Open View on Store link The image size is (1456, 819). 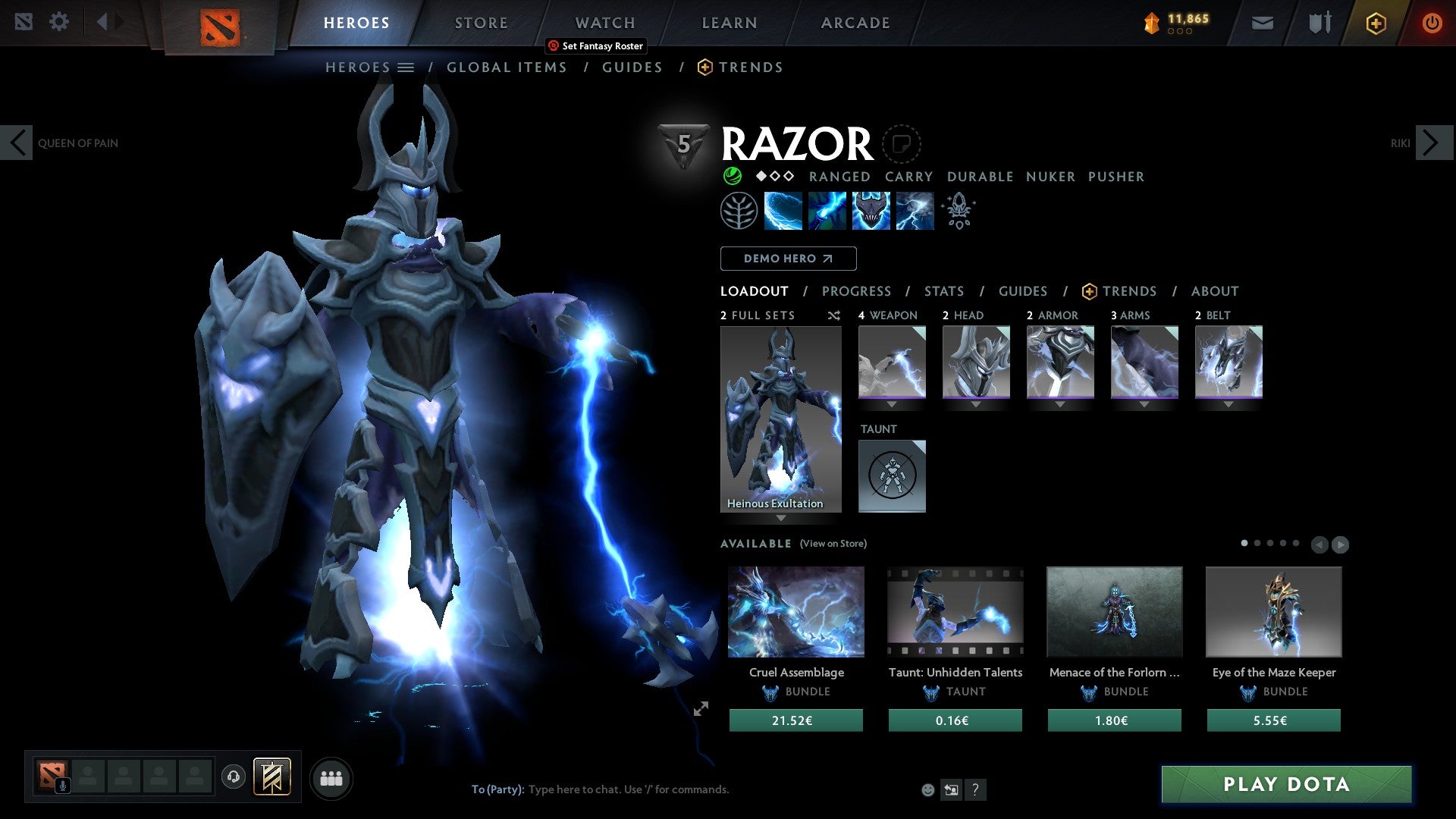tap(833, 544)
